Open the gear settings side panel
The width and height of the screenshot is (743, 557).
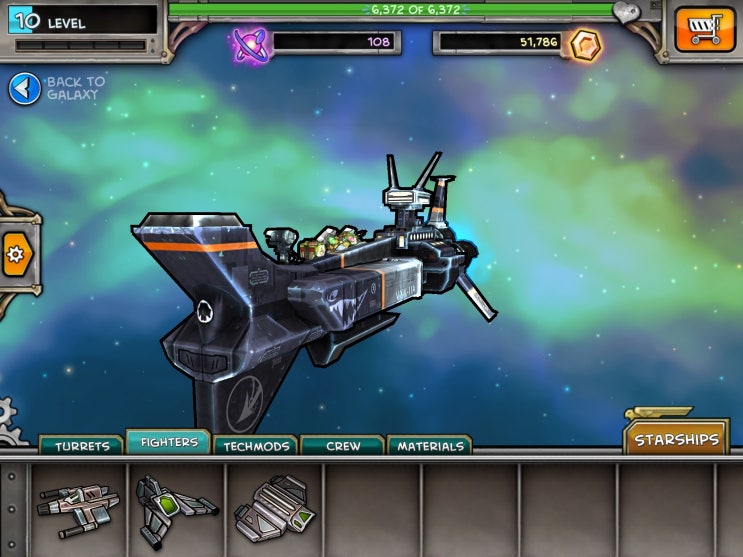pos(15,254)
